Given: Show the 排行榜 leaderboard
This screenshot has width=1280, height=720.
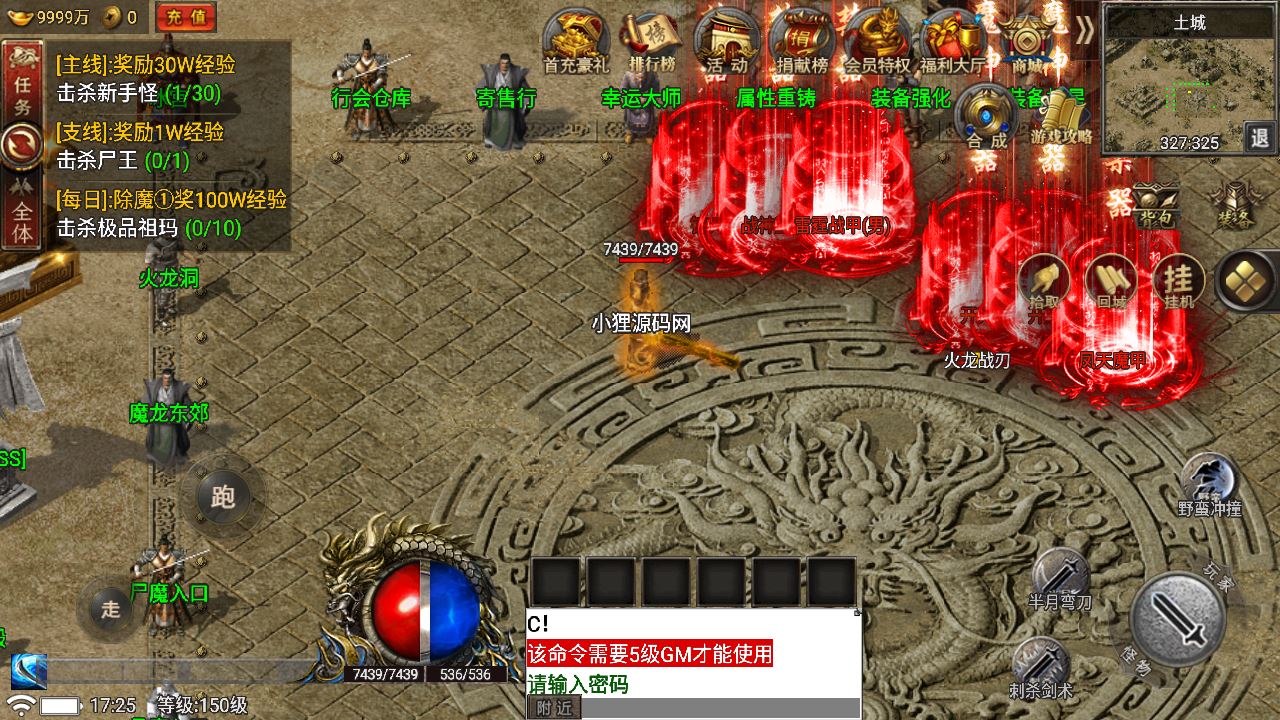Looking at the screenshot, I should coord(652,40).
